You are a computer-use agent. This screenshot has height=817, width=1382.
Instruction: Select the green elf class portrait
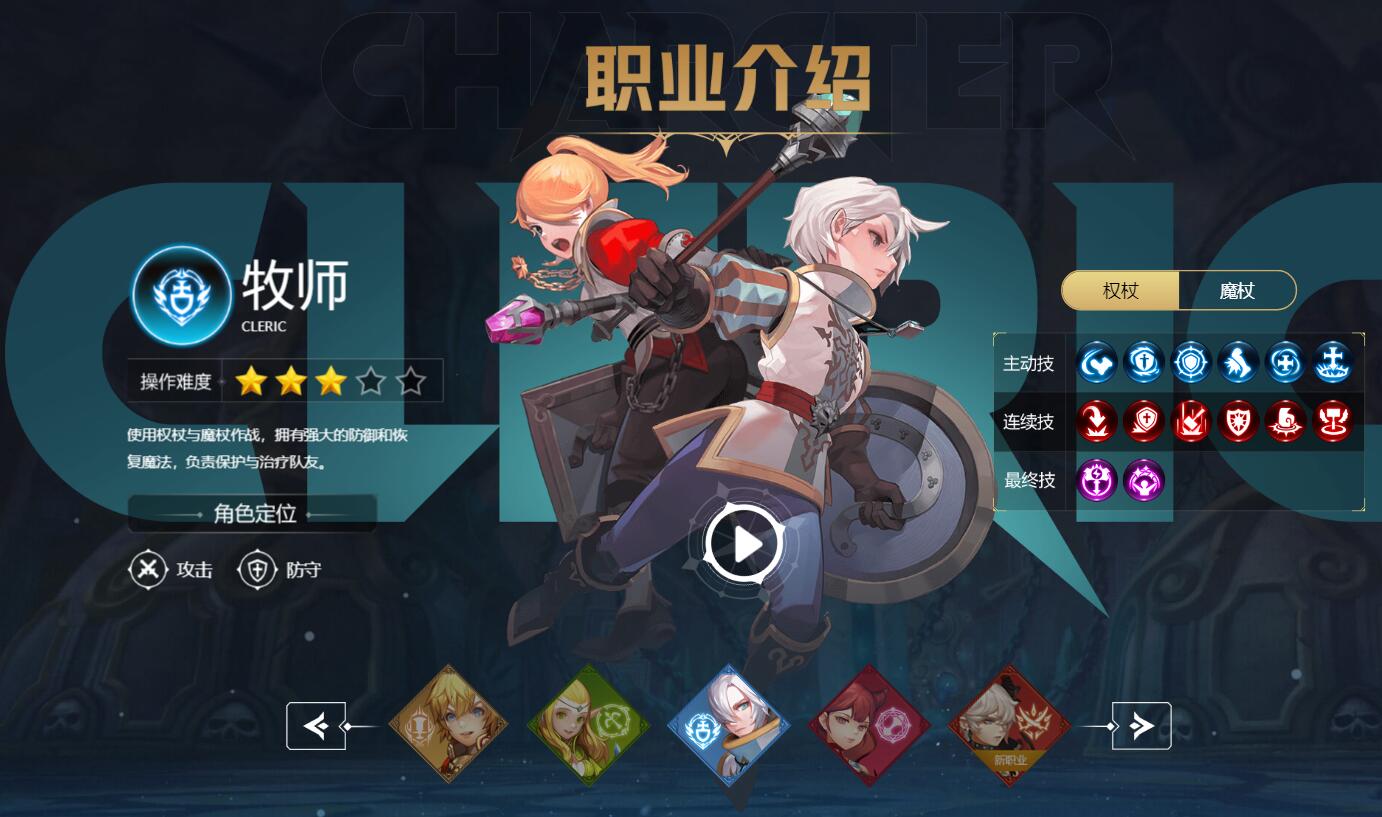coord(588,725)
